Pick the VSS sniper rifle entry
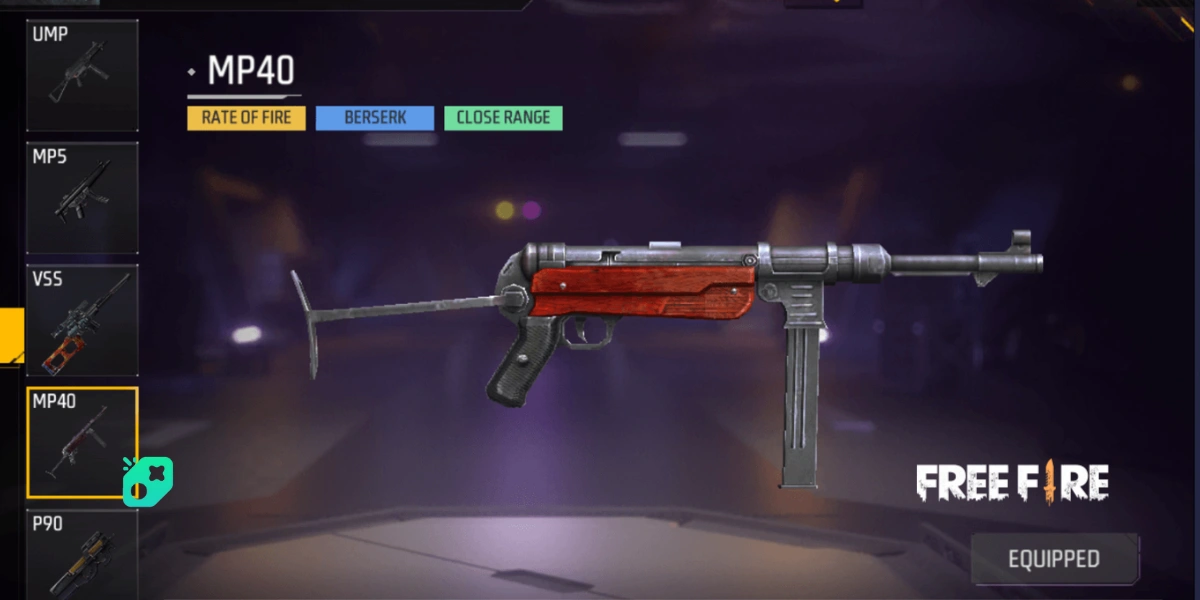 coord(82,320)
